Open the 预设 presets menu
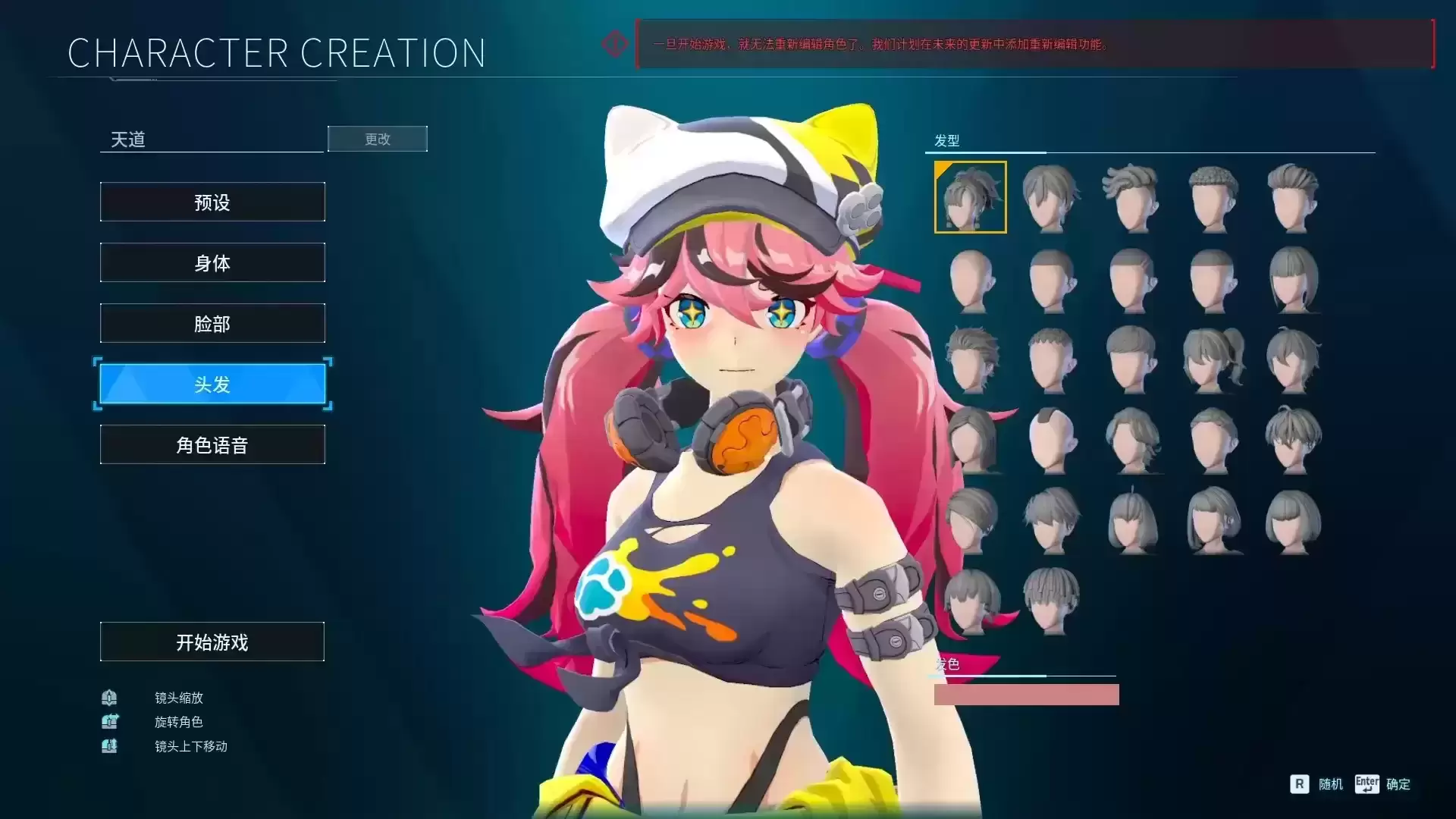The height and width of the screenshot is (819, 1456). (212, 202)
